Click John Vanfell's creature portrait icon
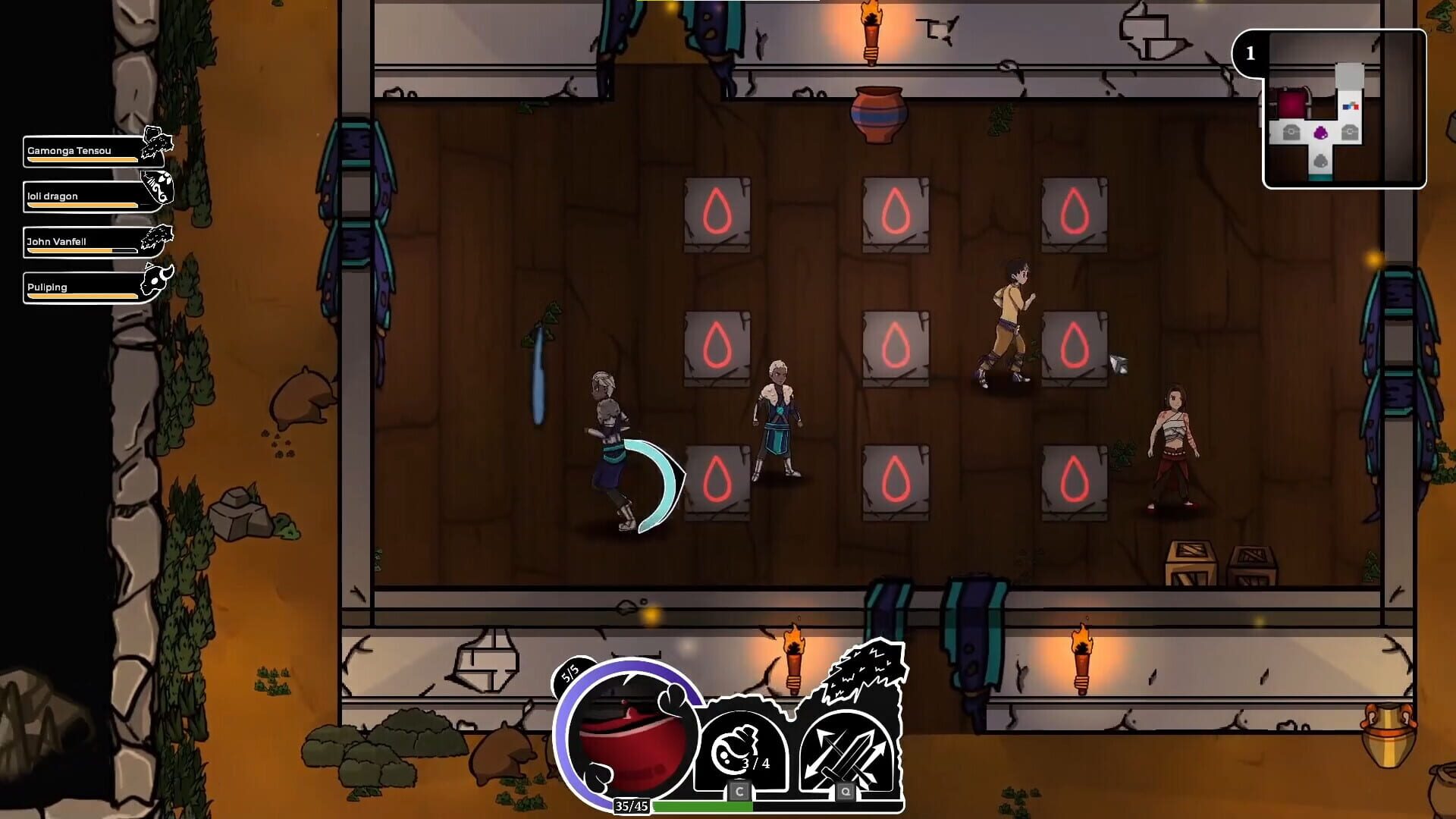Image resolution: width=1456 pixels, height=819 pixels. click(x=157, y=237)
